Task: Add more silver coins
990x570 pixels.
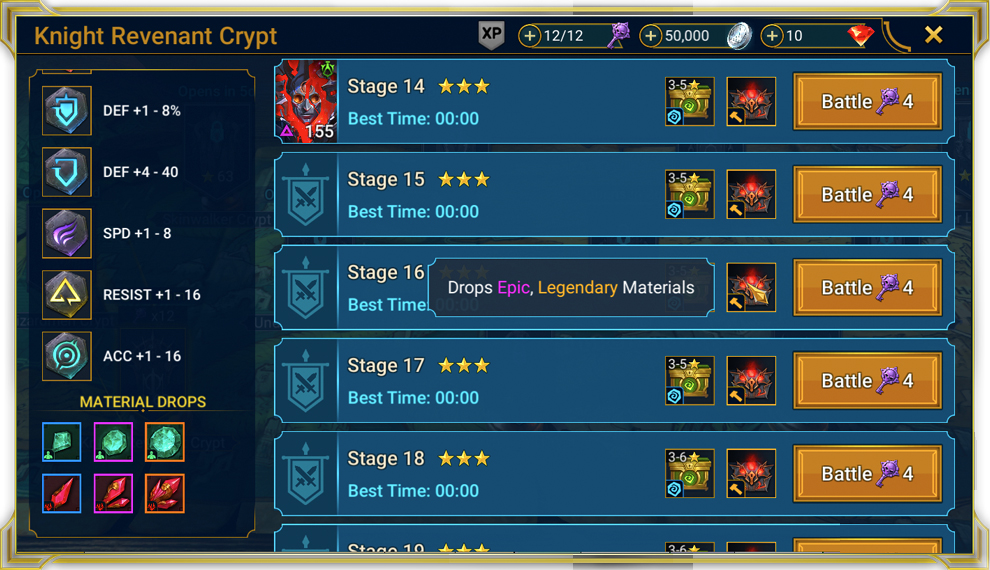Action: 651,36
